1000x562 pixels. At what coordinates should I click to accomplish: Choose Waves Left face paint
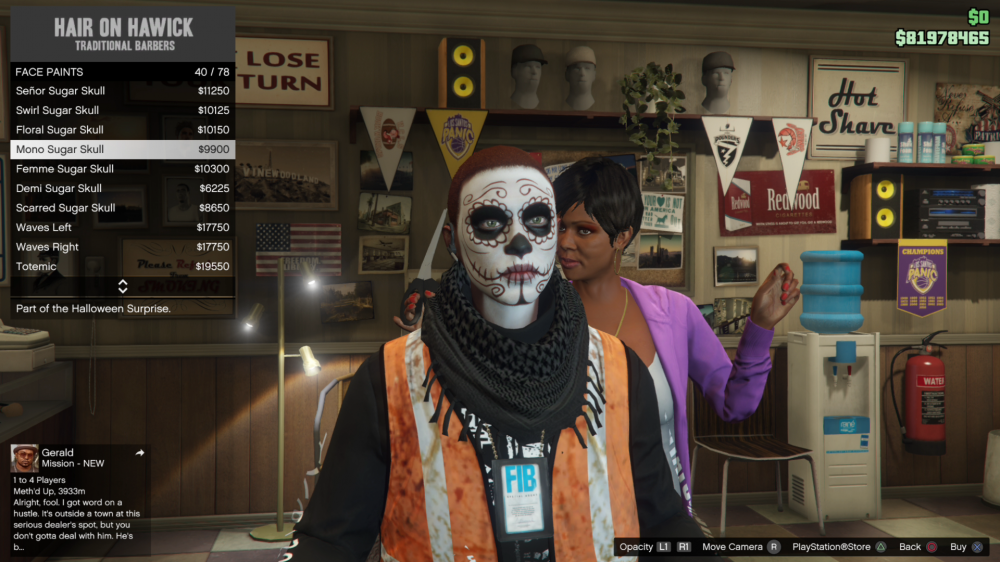tap(122, 227)
